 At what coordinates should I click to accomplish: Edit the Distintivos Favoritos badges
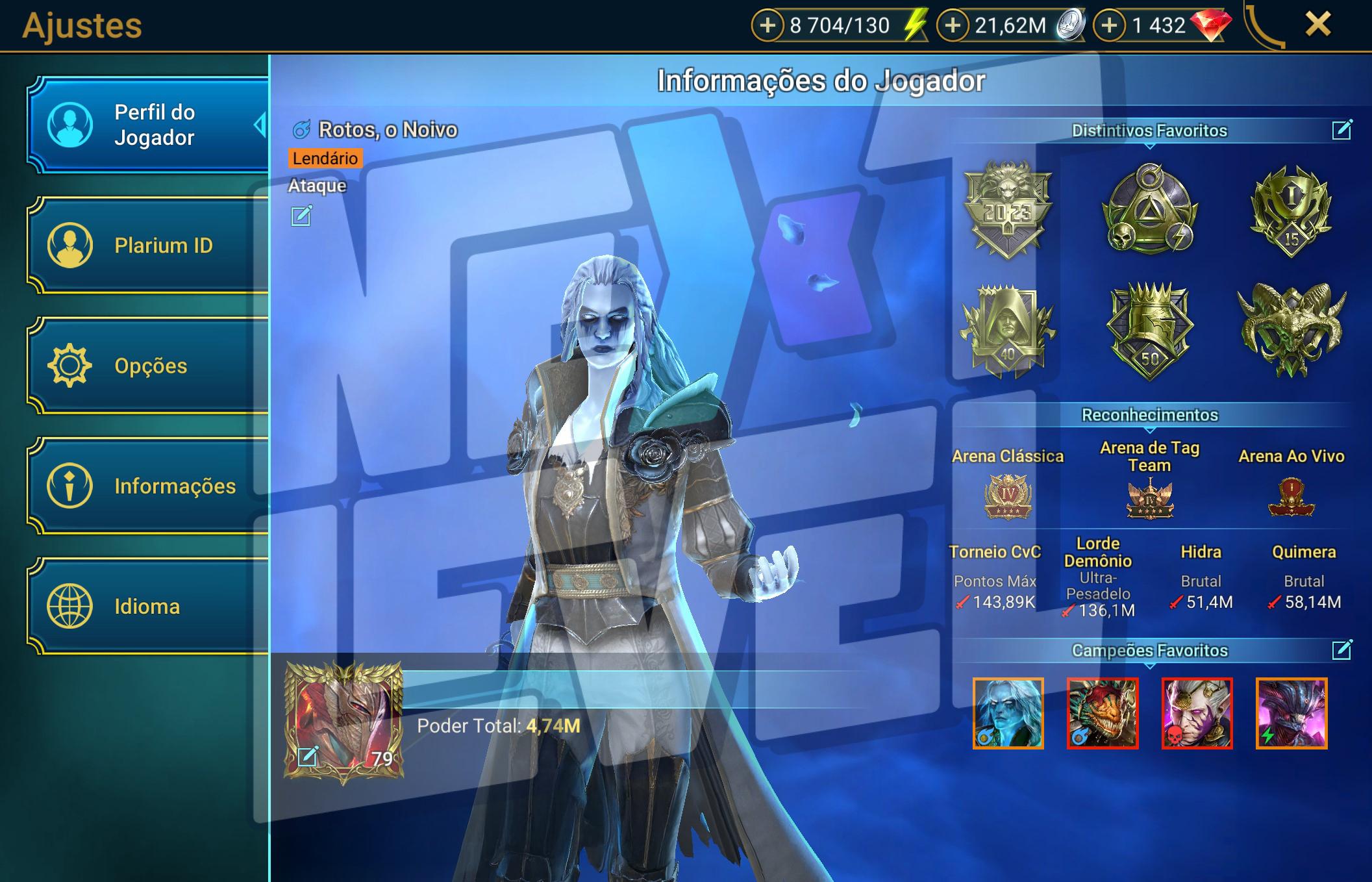(1341, 130)
